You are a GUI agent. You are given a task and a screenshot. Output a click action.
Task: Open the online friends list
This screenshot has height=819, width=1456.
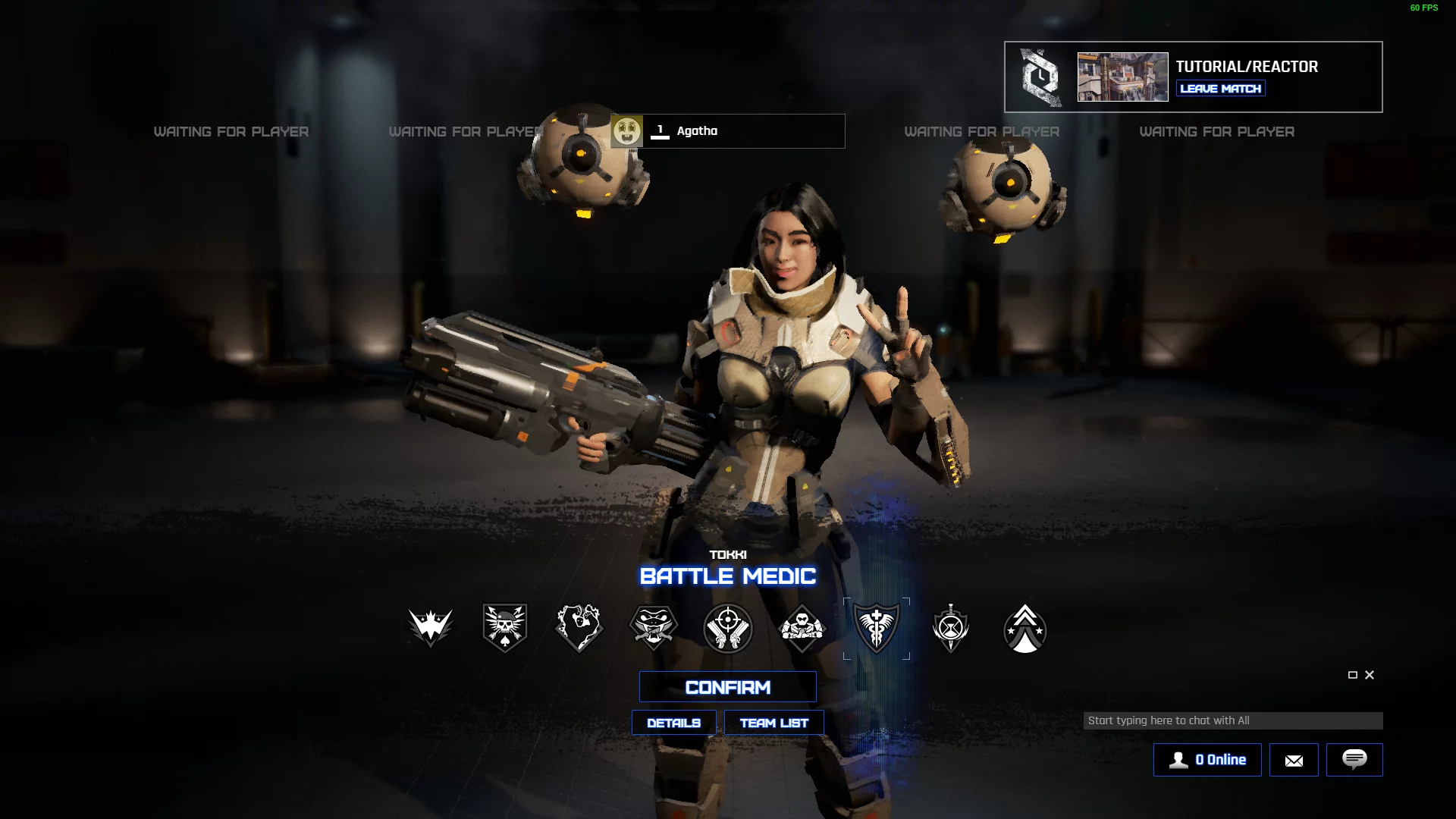(x=1207, y=760)
